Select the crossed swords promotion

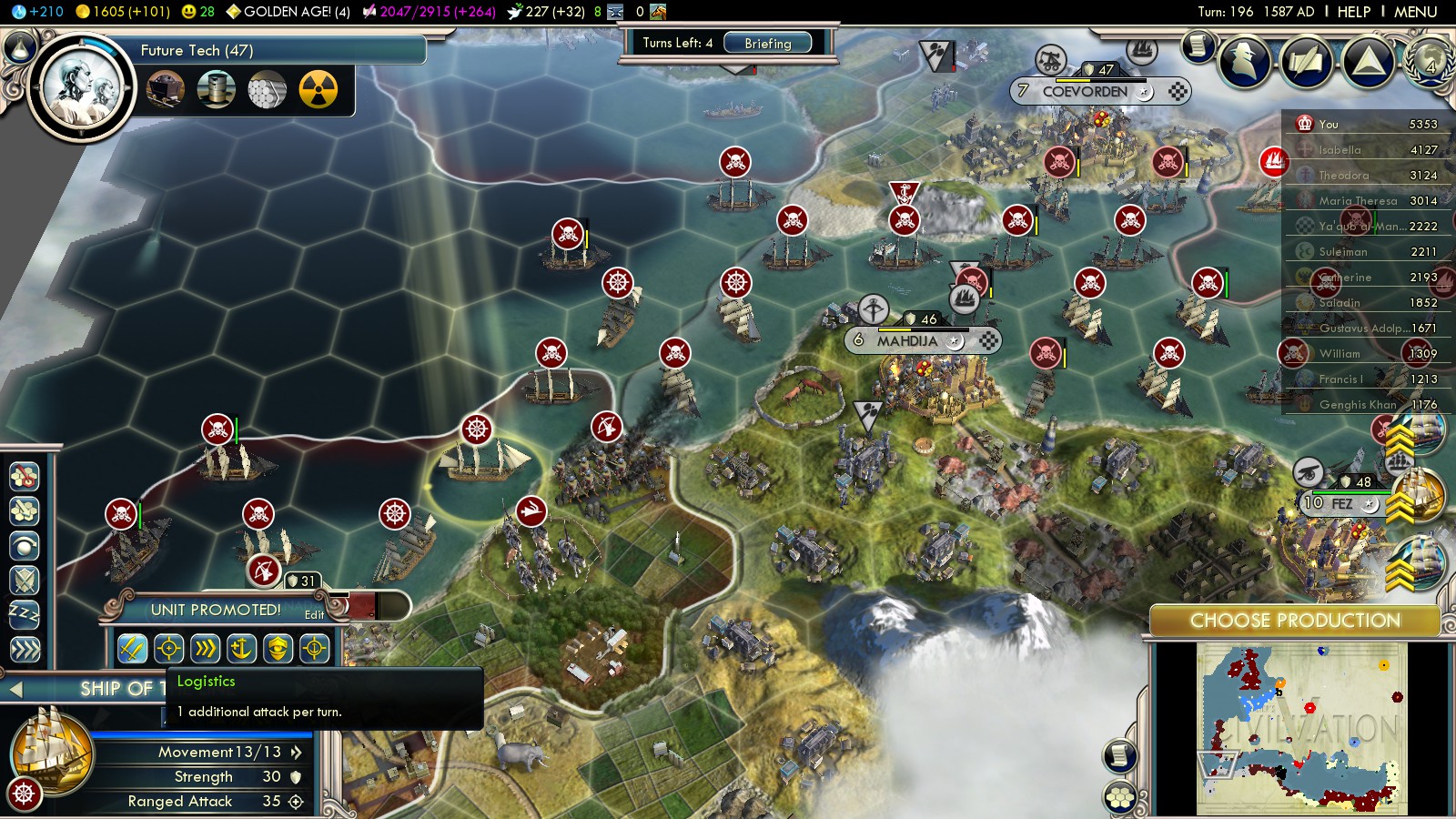click(x=132, y=649)
